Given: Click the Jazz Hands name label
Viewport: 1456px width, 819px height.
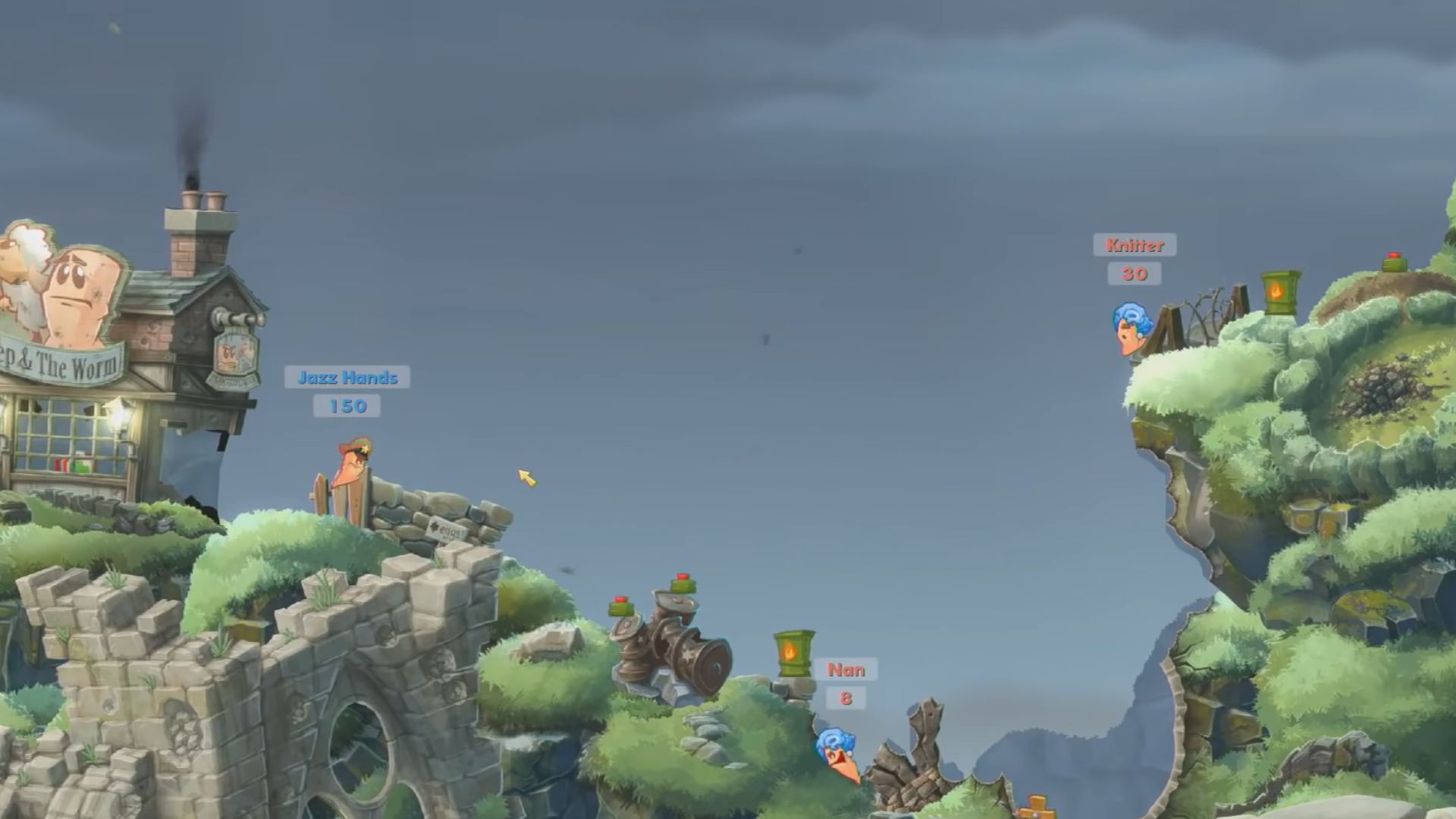Looking at the screenshot, I should 348,378.
